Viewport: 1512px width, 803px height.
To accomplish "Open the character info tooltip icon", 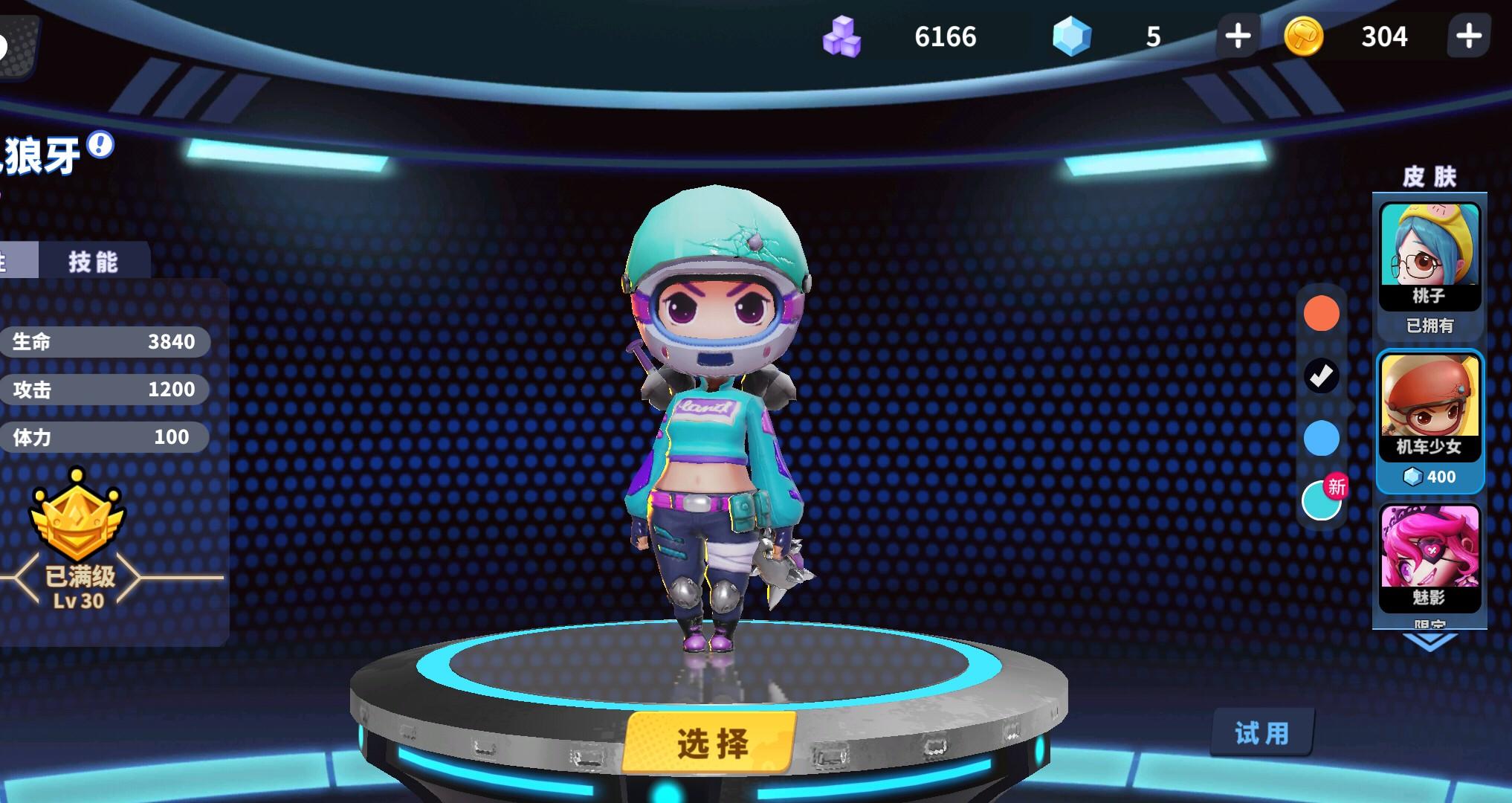I will [x=96, y=146].
